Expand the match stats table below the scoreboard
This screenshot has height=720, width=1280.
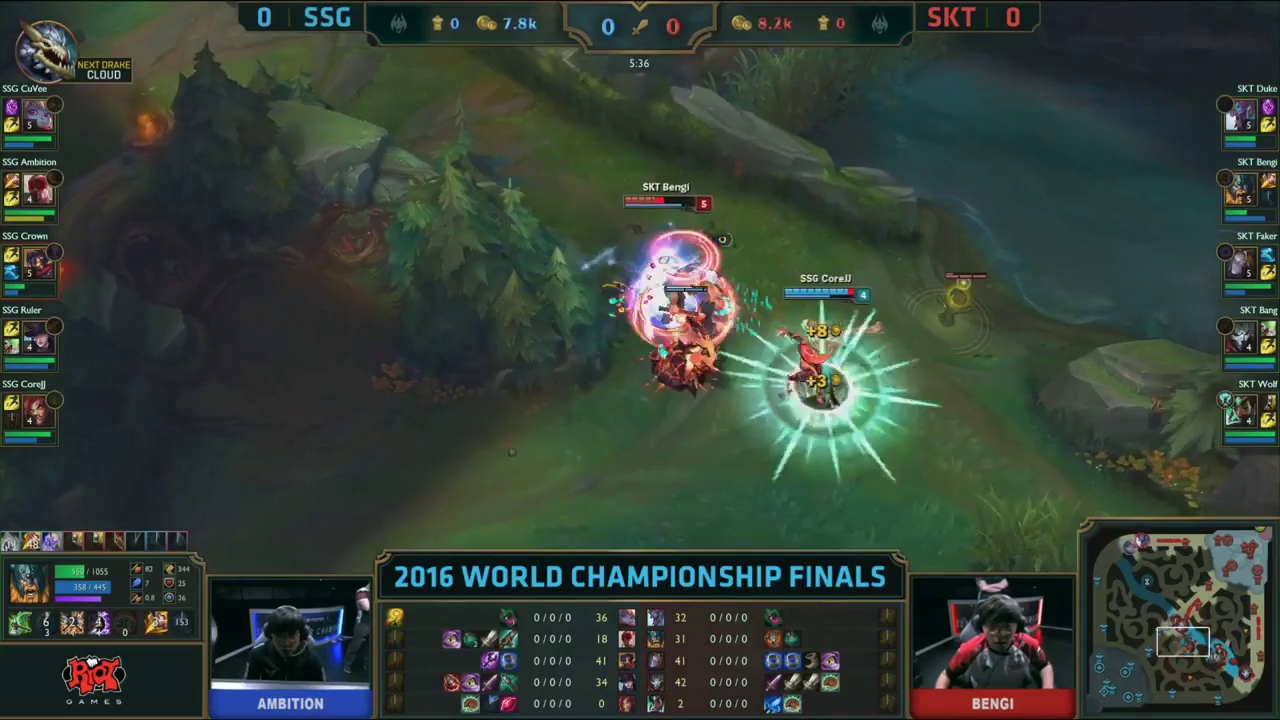[x=640, y=660]
